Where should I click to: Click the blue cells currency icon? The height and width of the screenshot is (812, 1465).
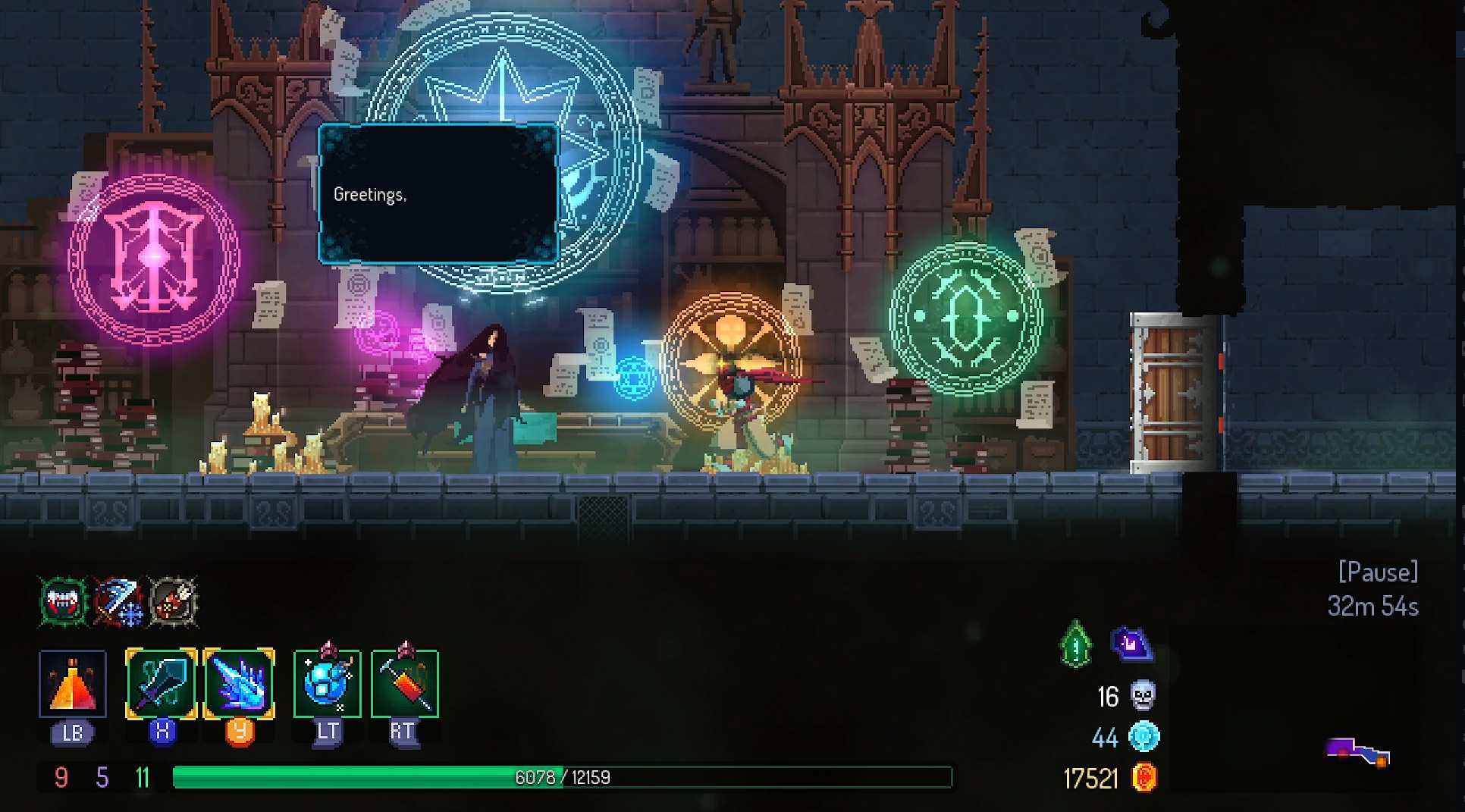tap(1143, 737)
